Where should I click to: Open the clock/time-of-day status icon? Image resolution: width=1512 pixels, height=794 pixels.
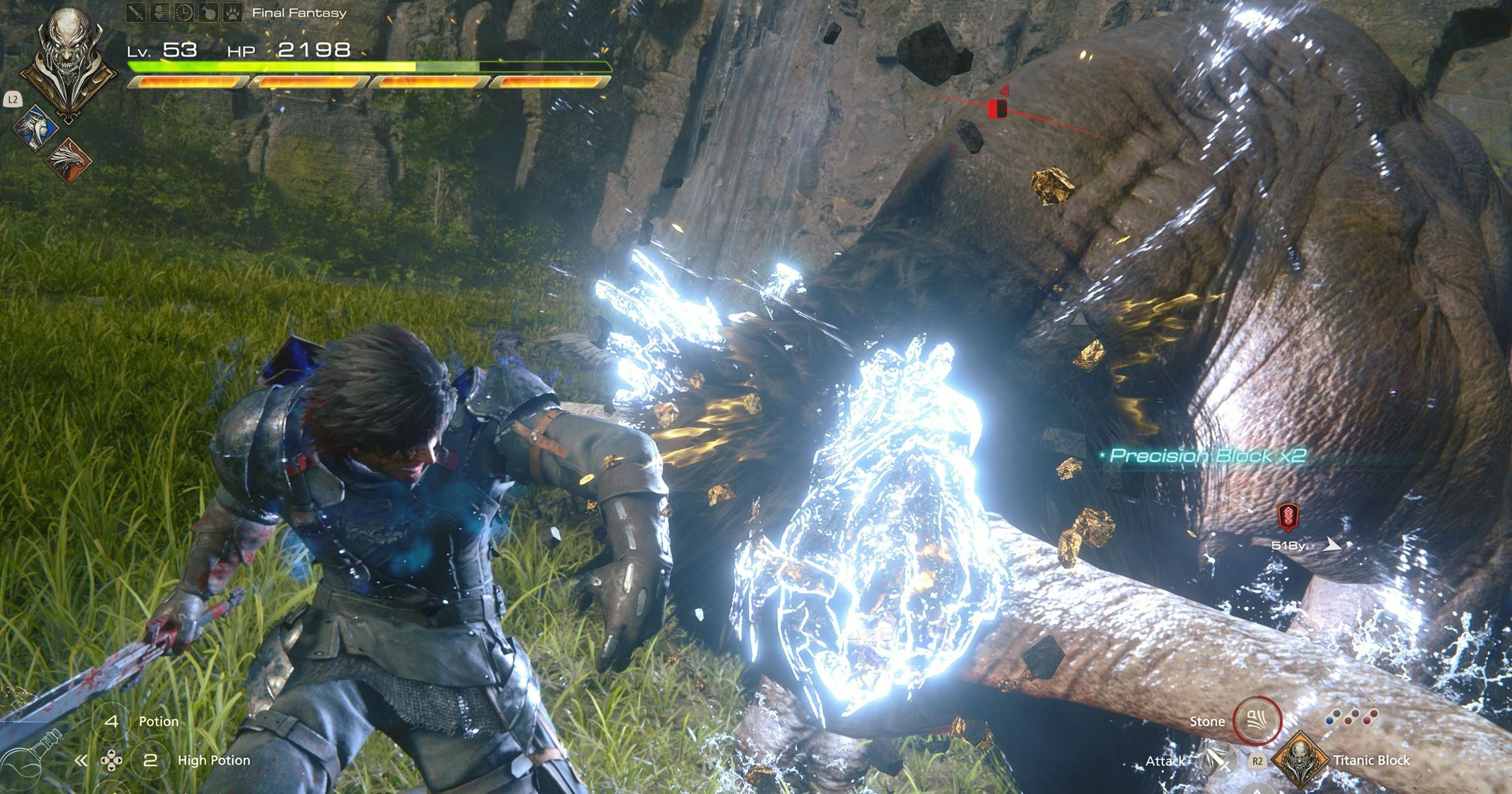coord(185,12)
